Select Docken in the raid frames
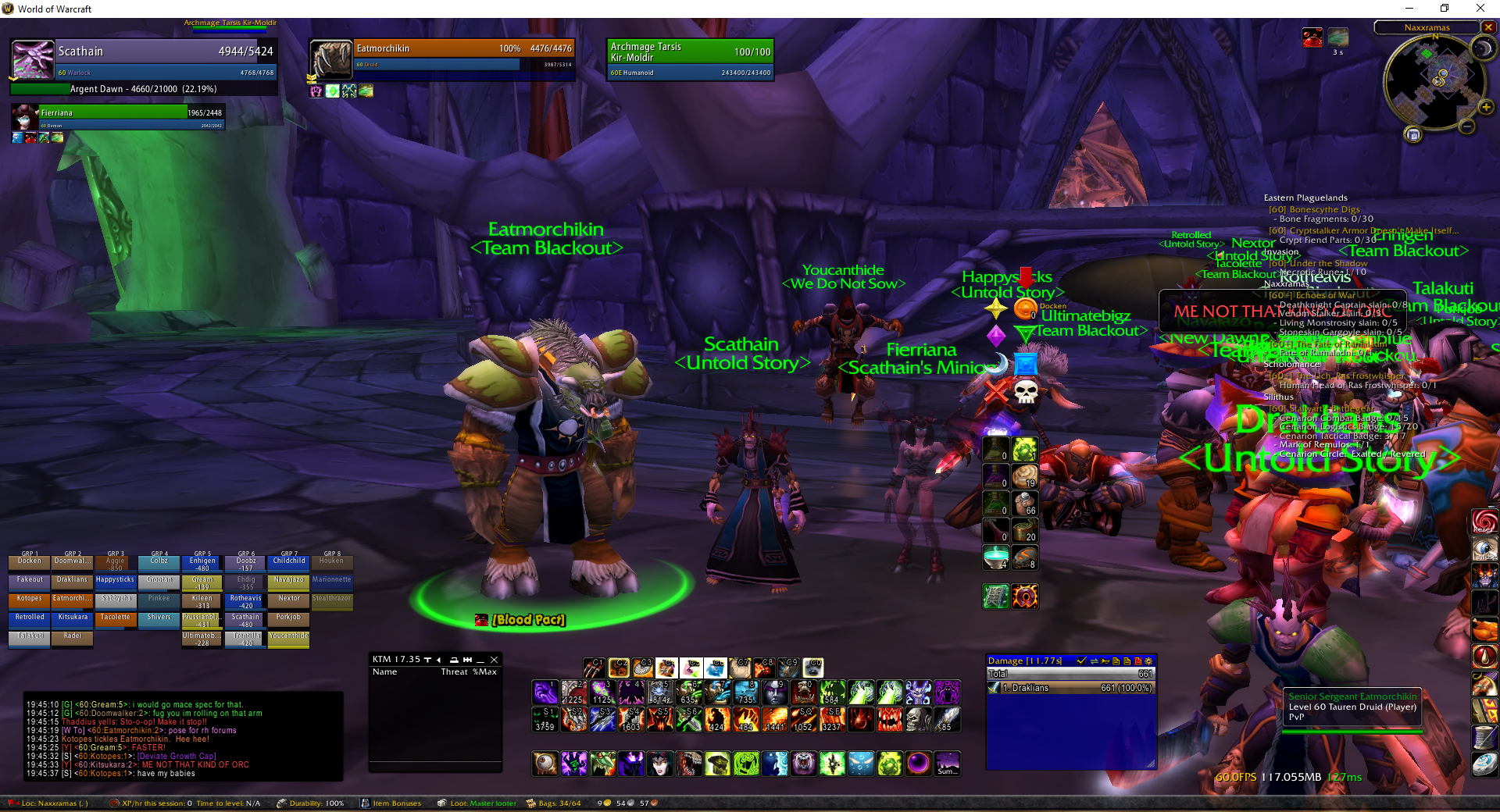1500x812 pixels. [x=30, y=561]
